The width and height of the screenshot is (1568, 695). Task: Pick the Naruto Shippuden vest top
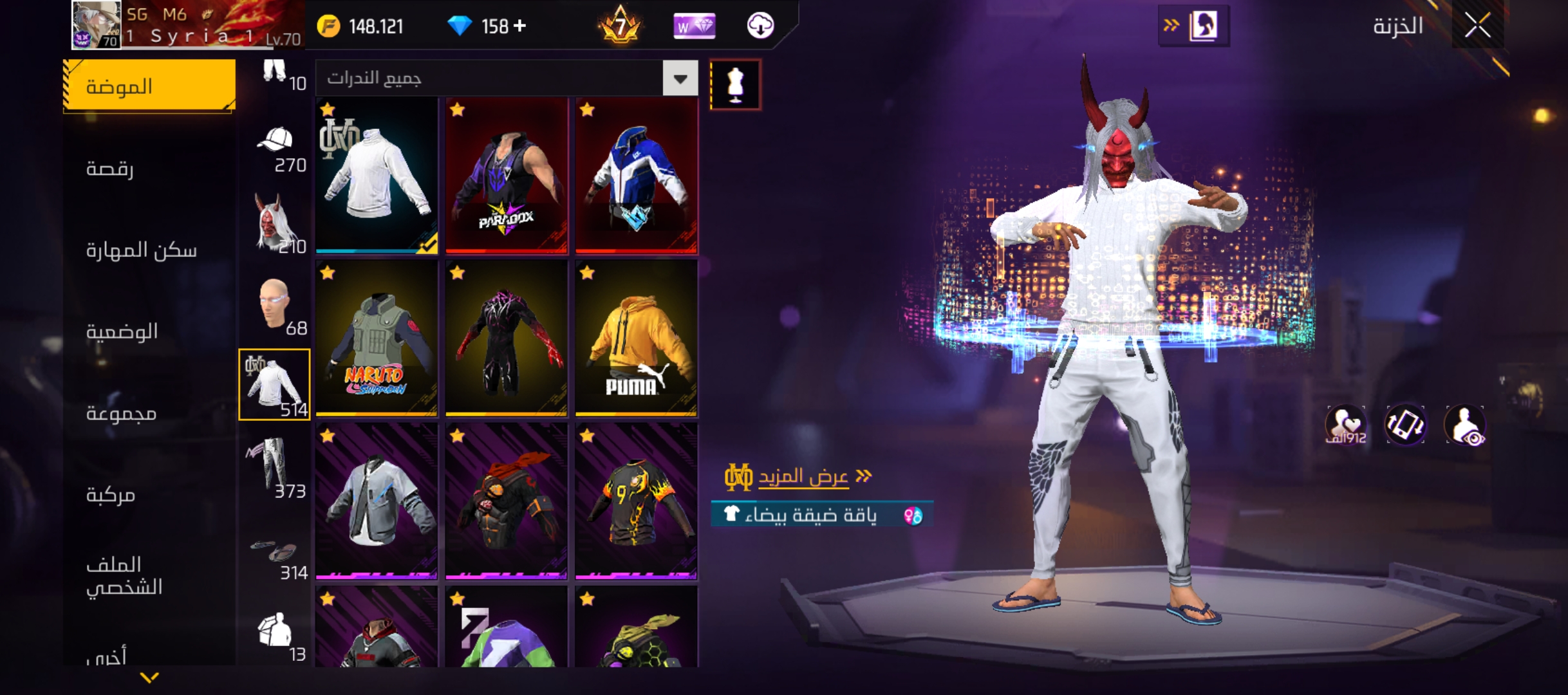[x=377, y=338]
